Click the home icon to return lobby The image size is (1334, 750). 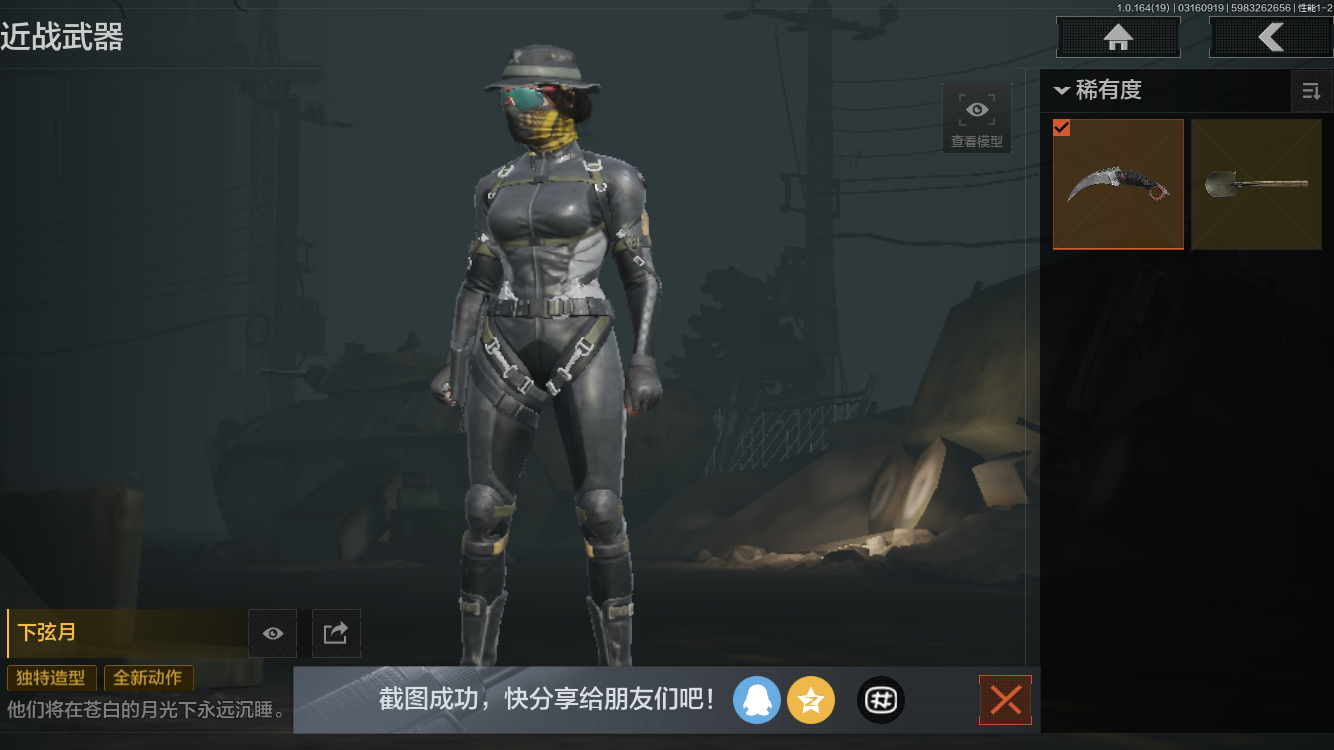1118,37
